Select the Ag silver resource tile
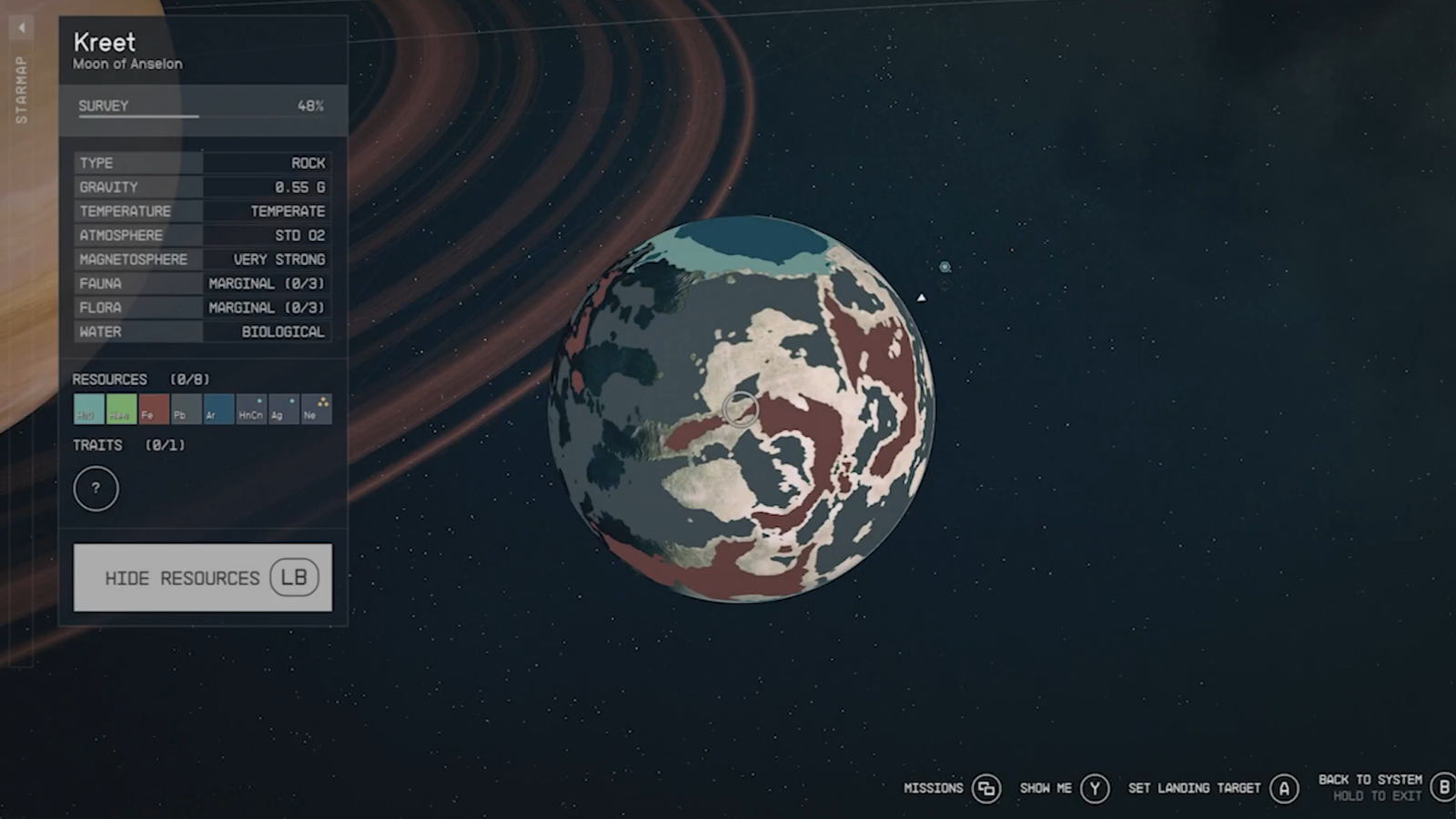Screen dimensions: 1456x819 click(x=283, y=409)
